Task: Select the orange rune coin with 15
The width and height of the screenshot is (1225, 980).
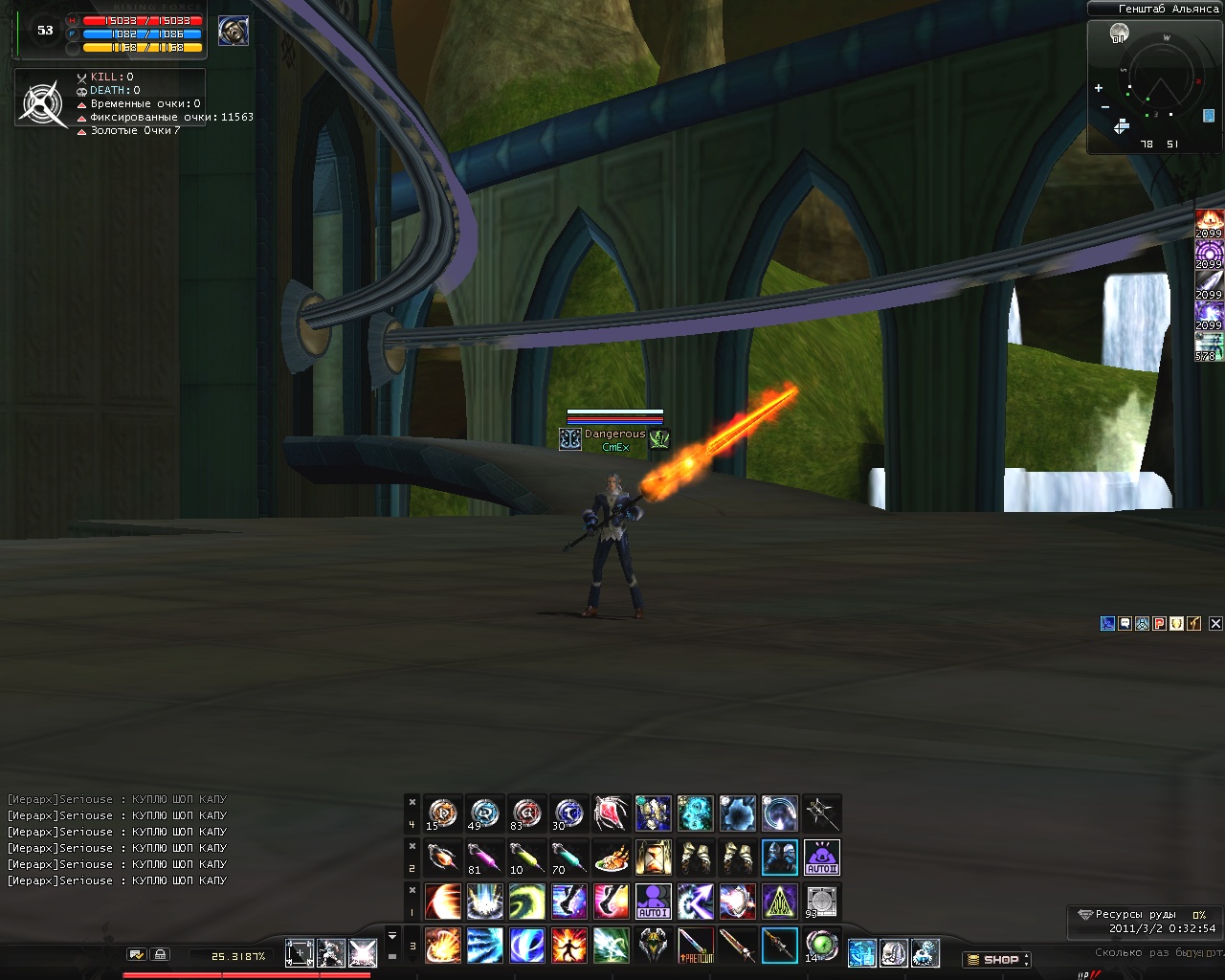Action: tap(442, 813)
